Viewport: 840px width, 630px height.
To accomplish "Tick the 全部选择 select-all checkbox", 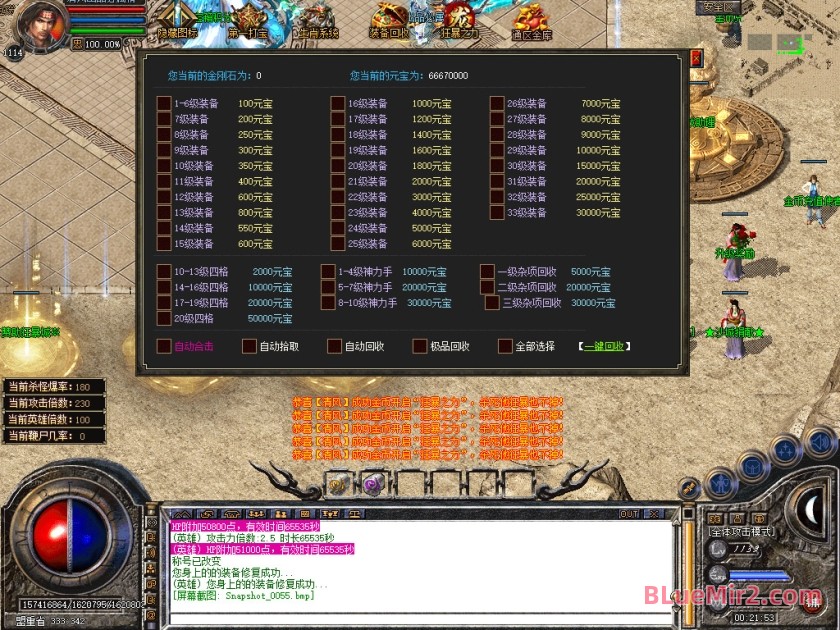I will 505,346.
